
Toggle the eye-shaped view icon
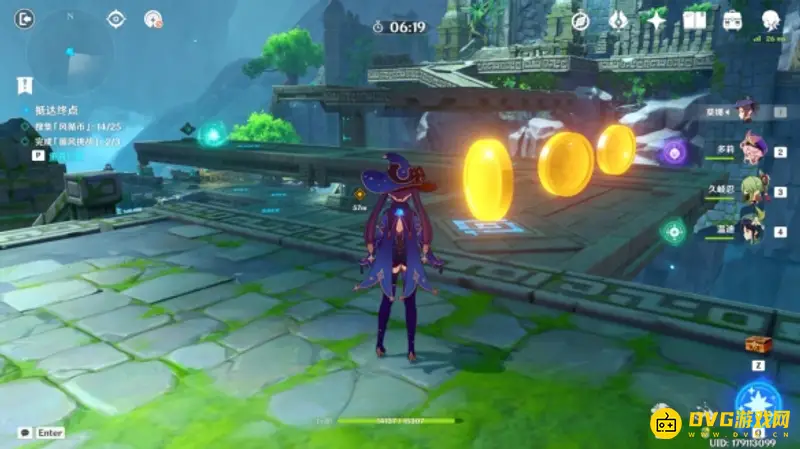[x=116, y=19]
